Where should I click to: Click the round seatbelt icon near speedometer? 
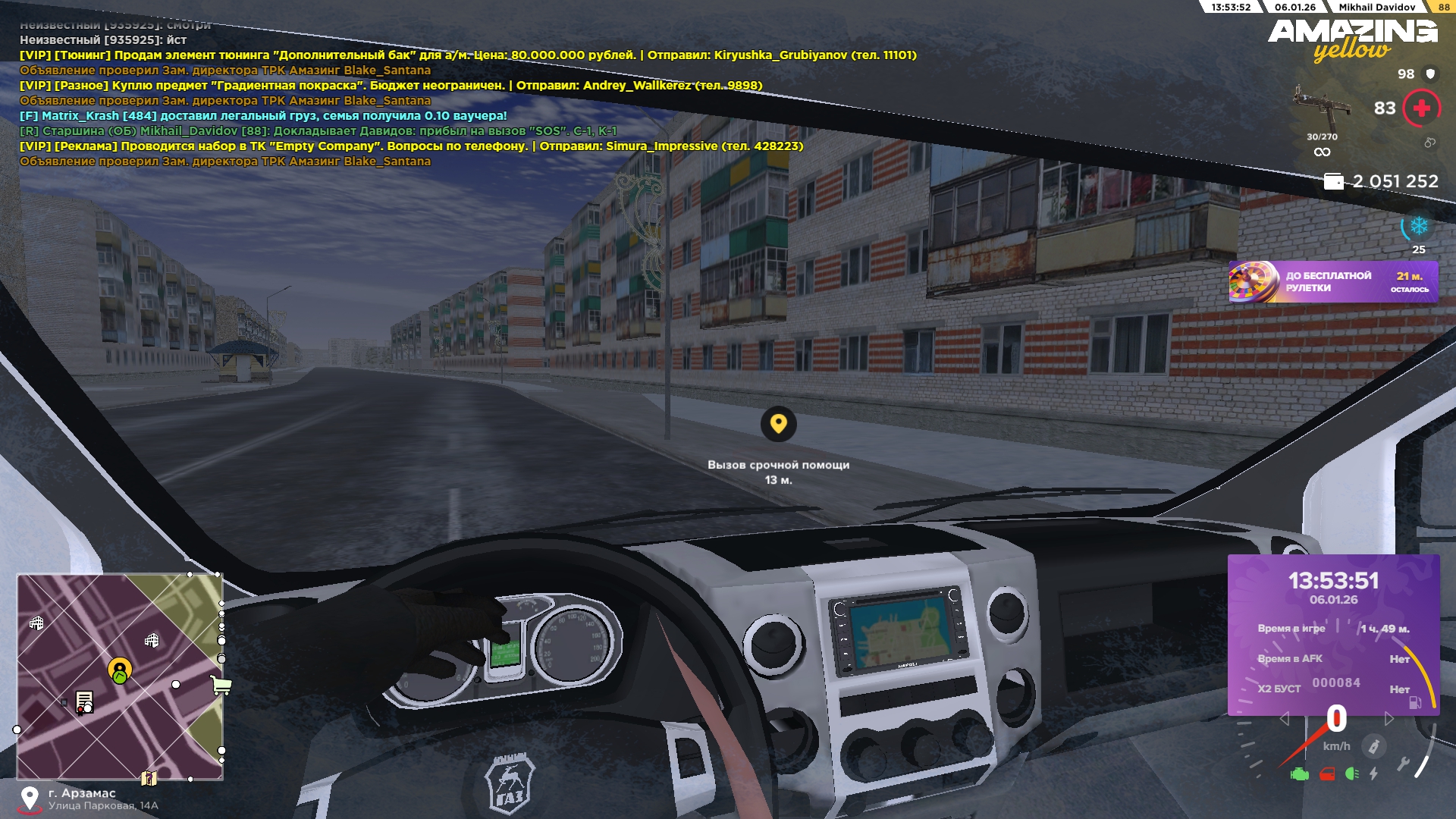click(x=1373, y=746)
